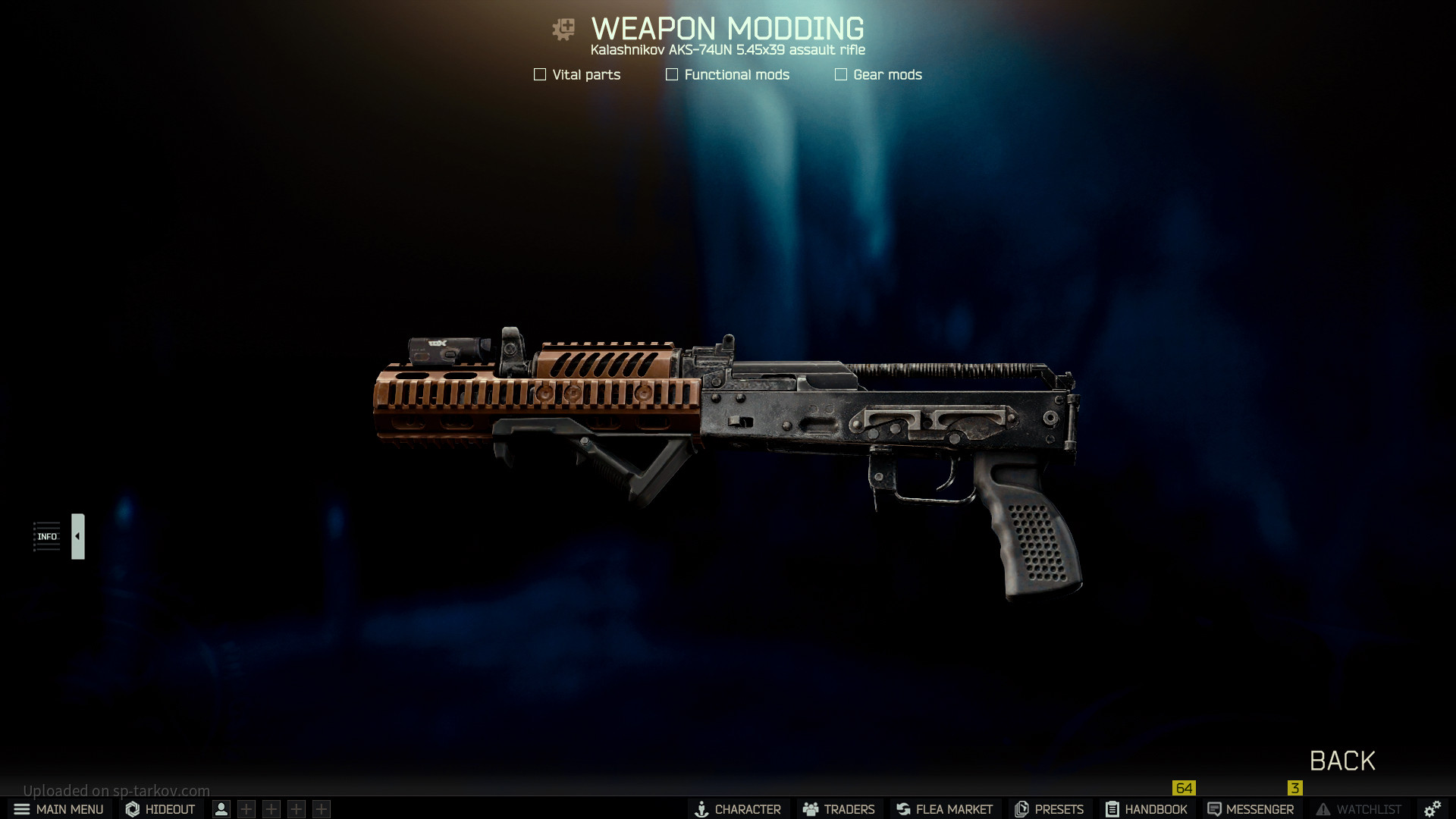Show weapon Presets
The image size is (1456, 819).
1049,809
